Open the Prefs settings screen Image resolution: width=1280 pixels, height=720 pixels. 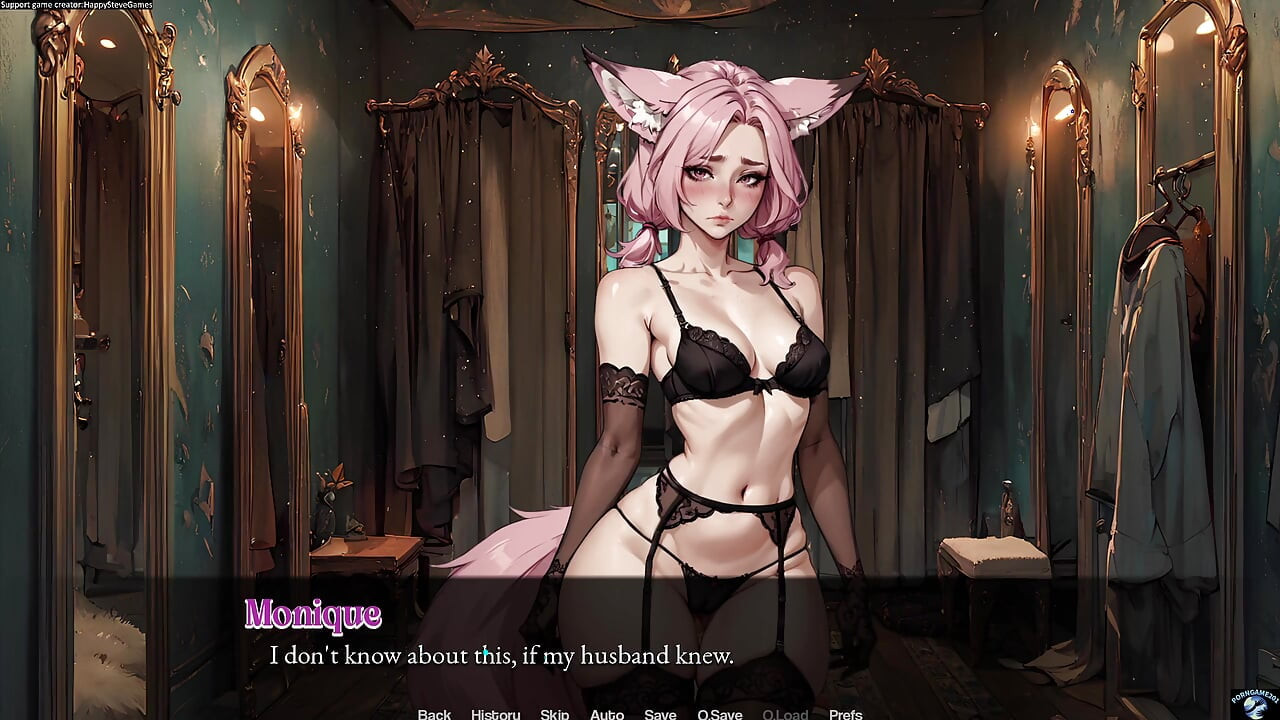coord(845,713)
